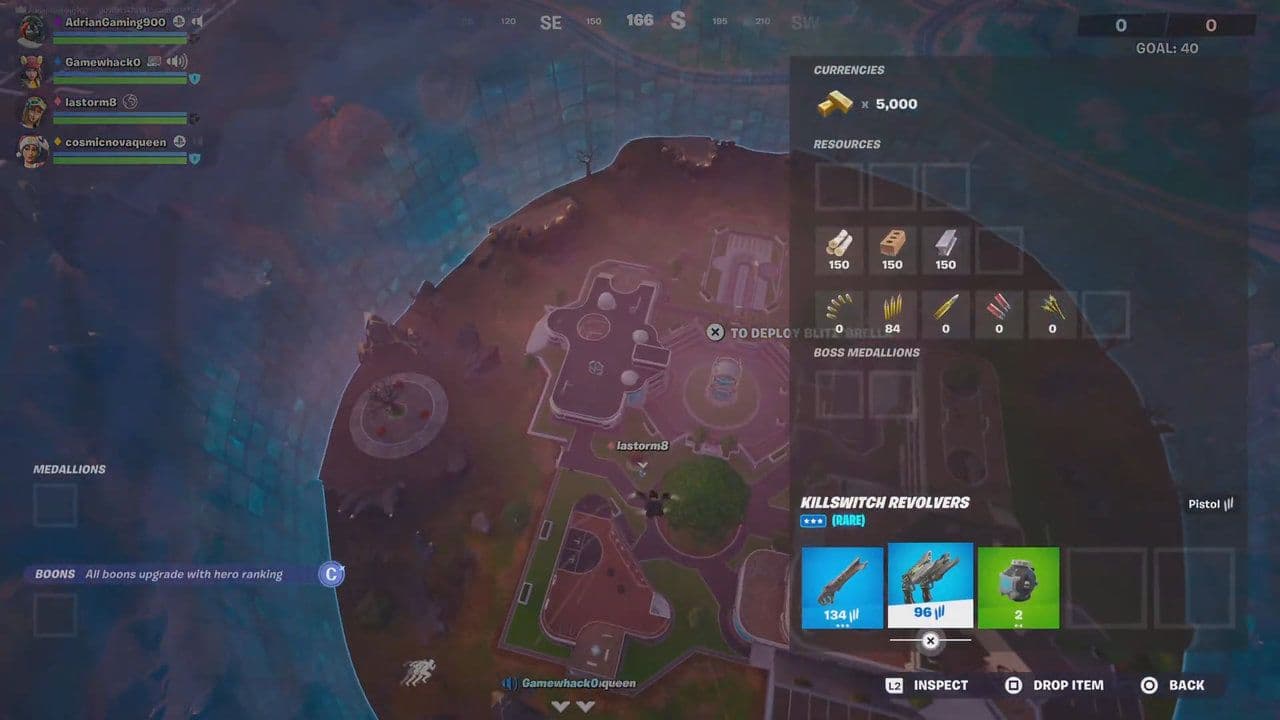Click the double chevrons under Gamewhack0queen's nameplate

tap(575, 705)
